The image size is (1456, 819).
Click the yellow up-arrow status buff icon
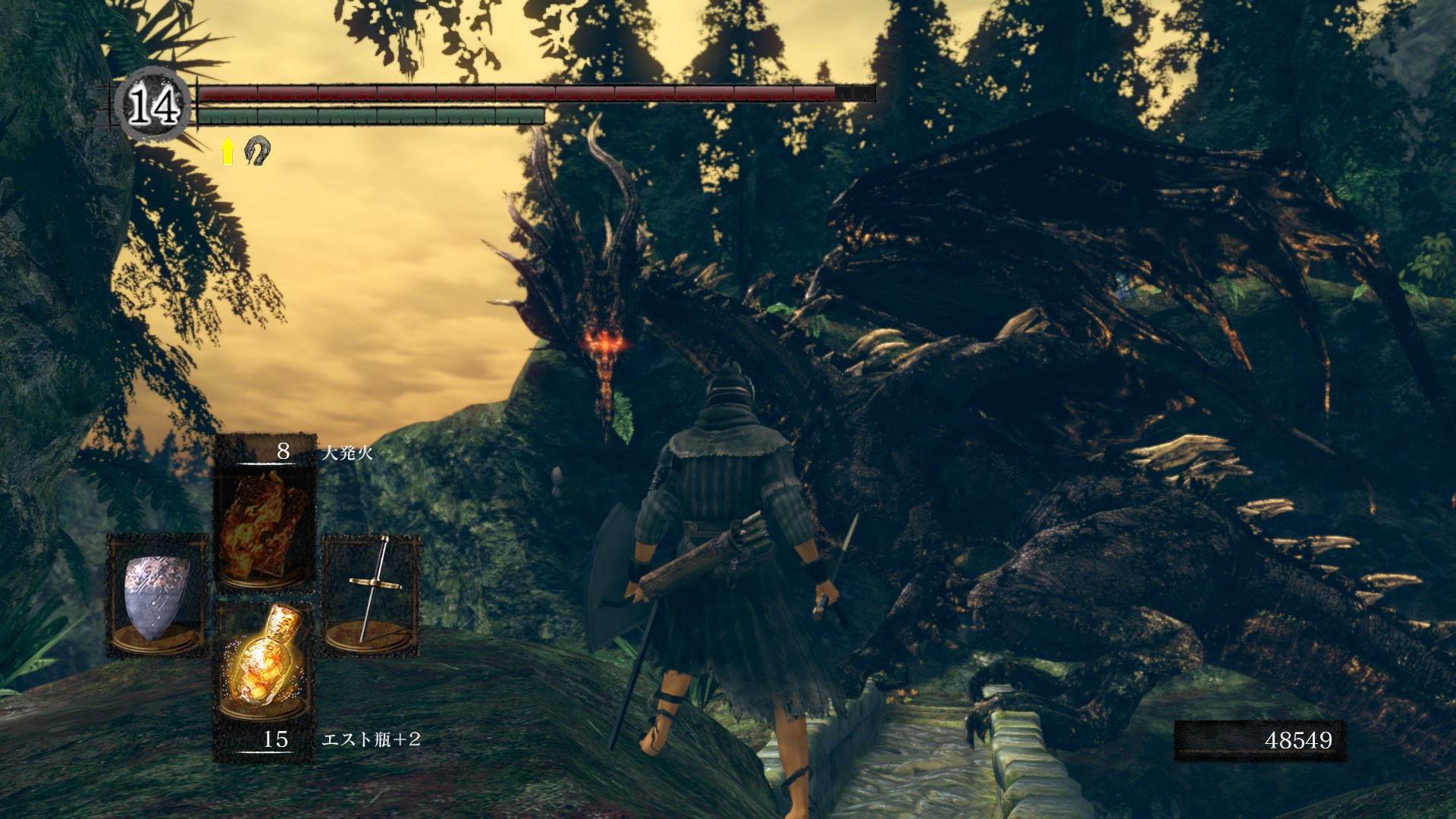pos(227,152)
